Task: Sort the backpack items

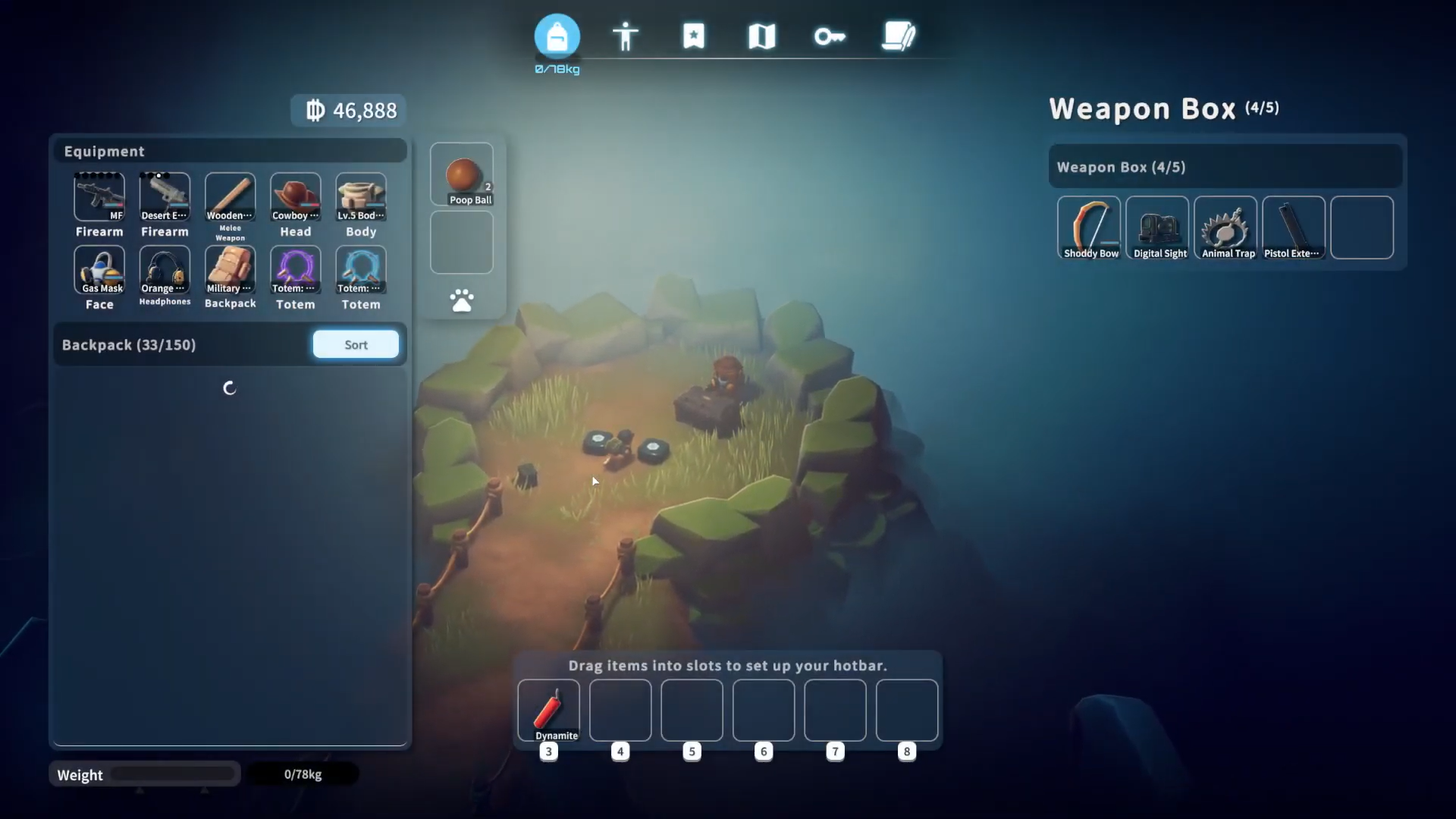Action: point(356,344)
